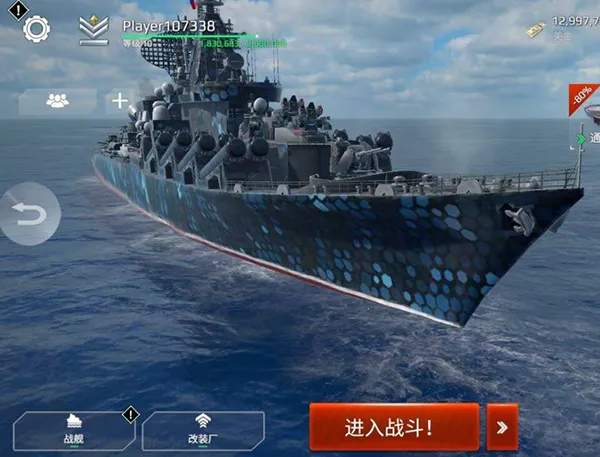Click the round back arrow button
Image resolution: width=600 pixels, height=457 pixels.
click(30, 214)
